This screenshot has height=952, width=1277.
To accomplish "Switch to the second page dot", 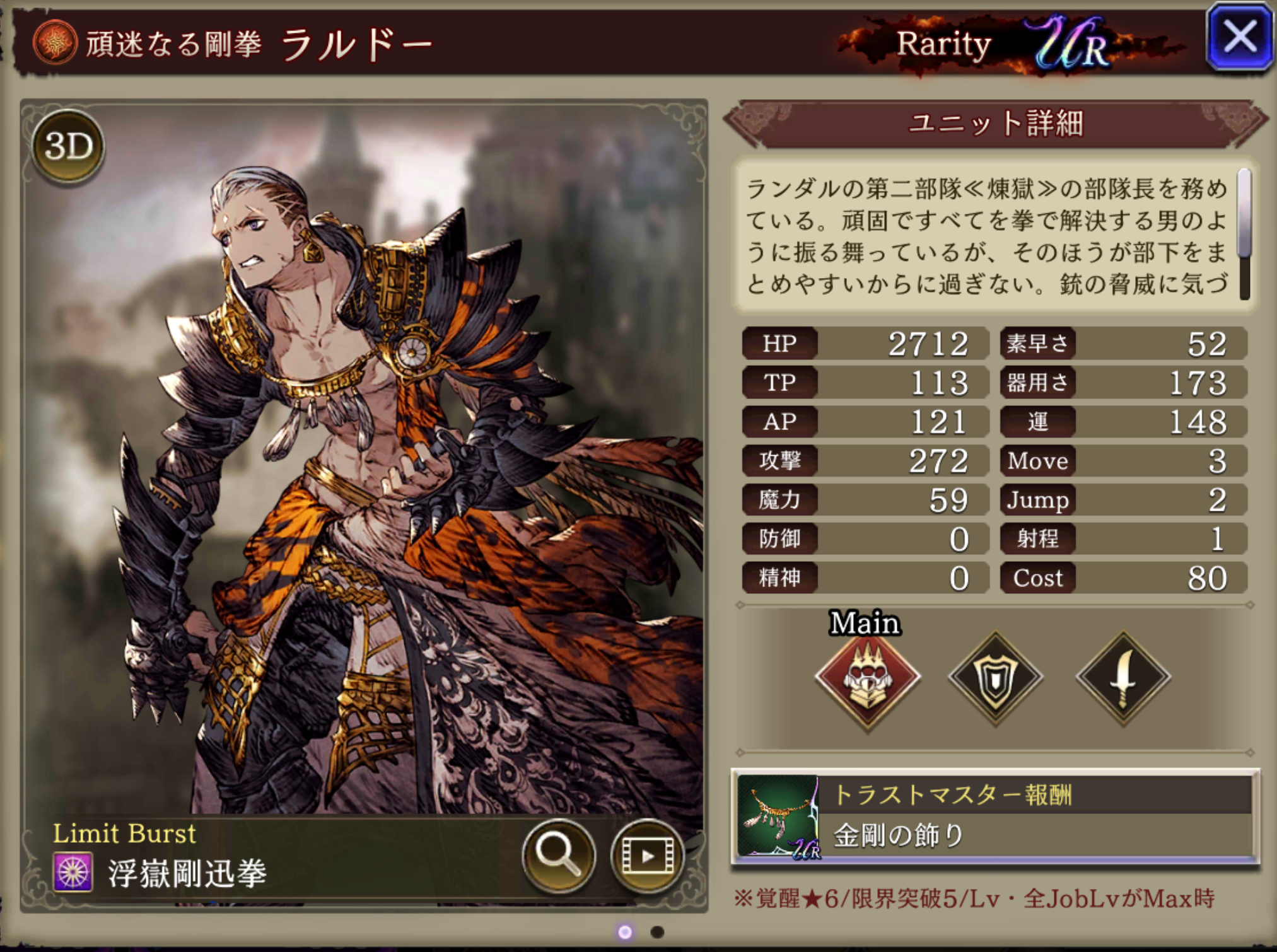I will (x=657, y=932).
